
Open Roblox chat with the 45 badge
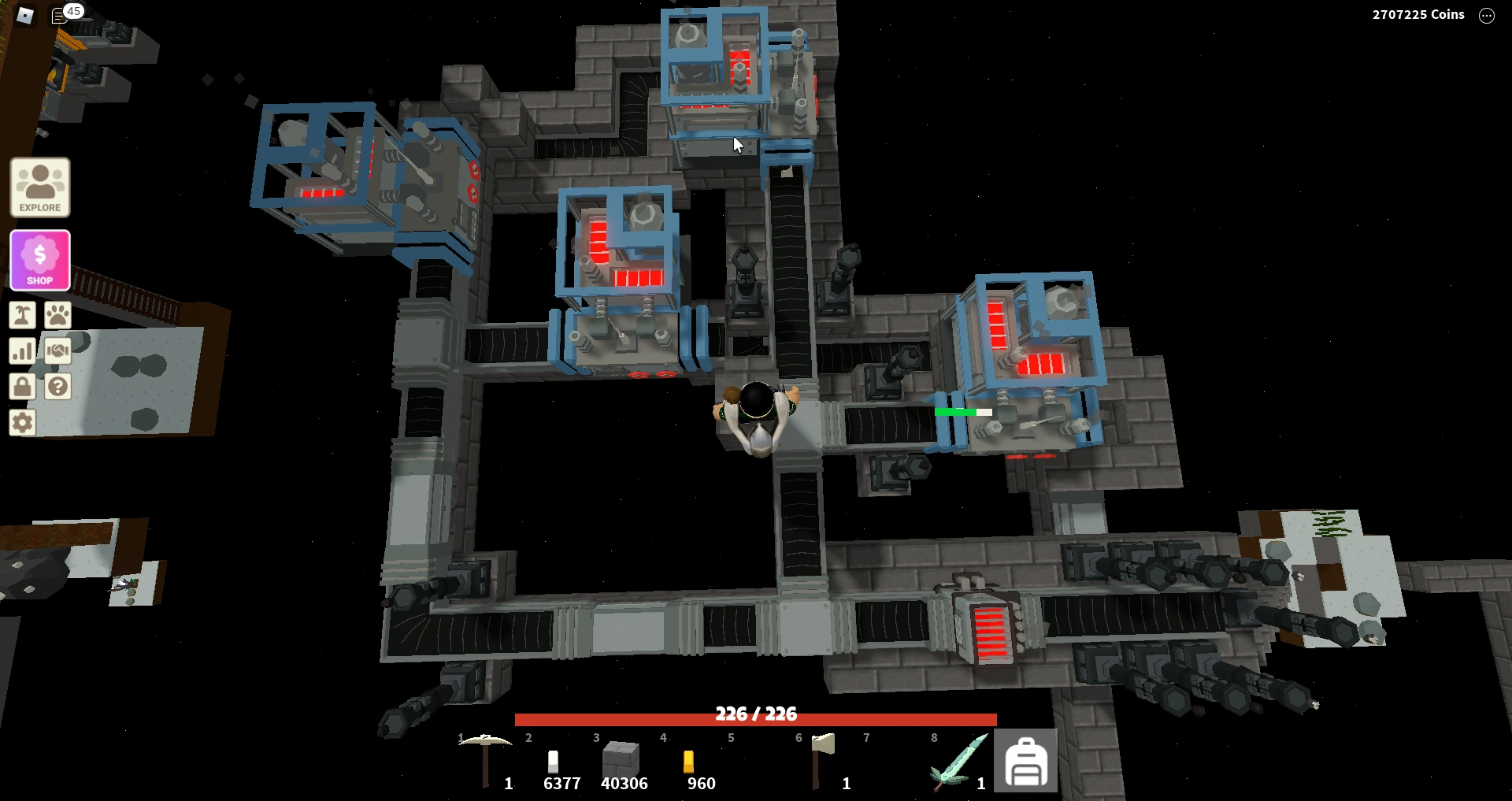pos(65,13)
